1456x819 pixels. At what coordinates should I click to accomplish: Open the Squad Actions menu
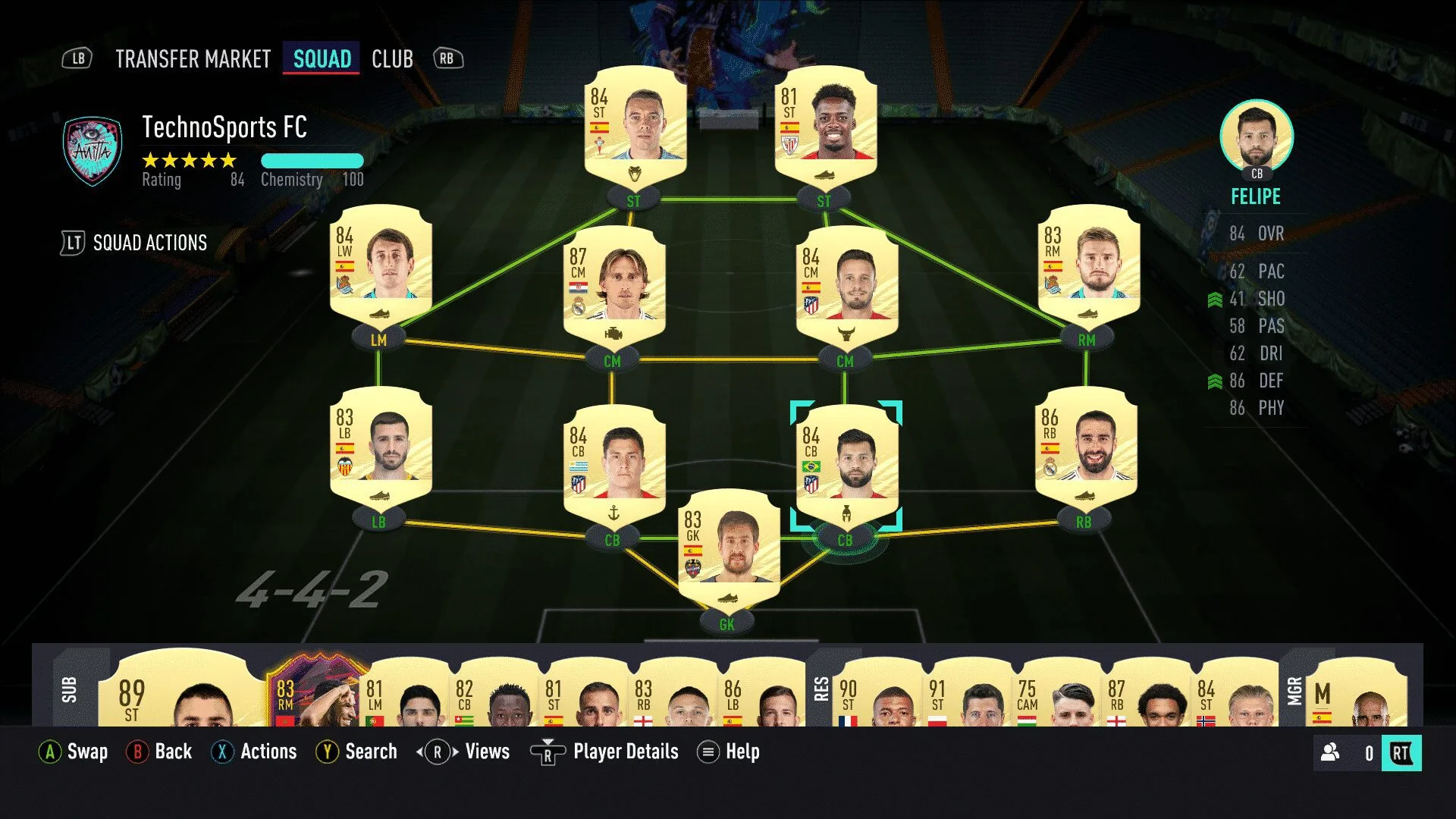149,243
